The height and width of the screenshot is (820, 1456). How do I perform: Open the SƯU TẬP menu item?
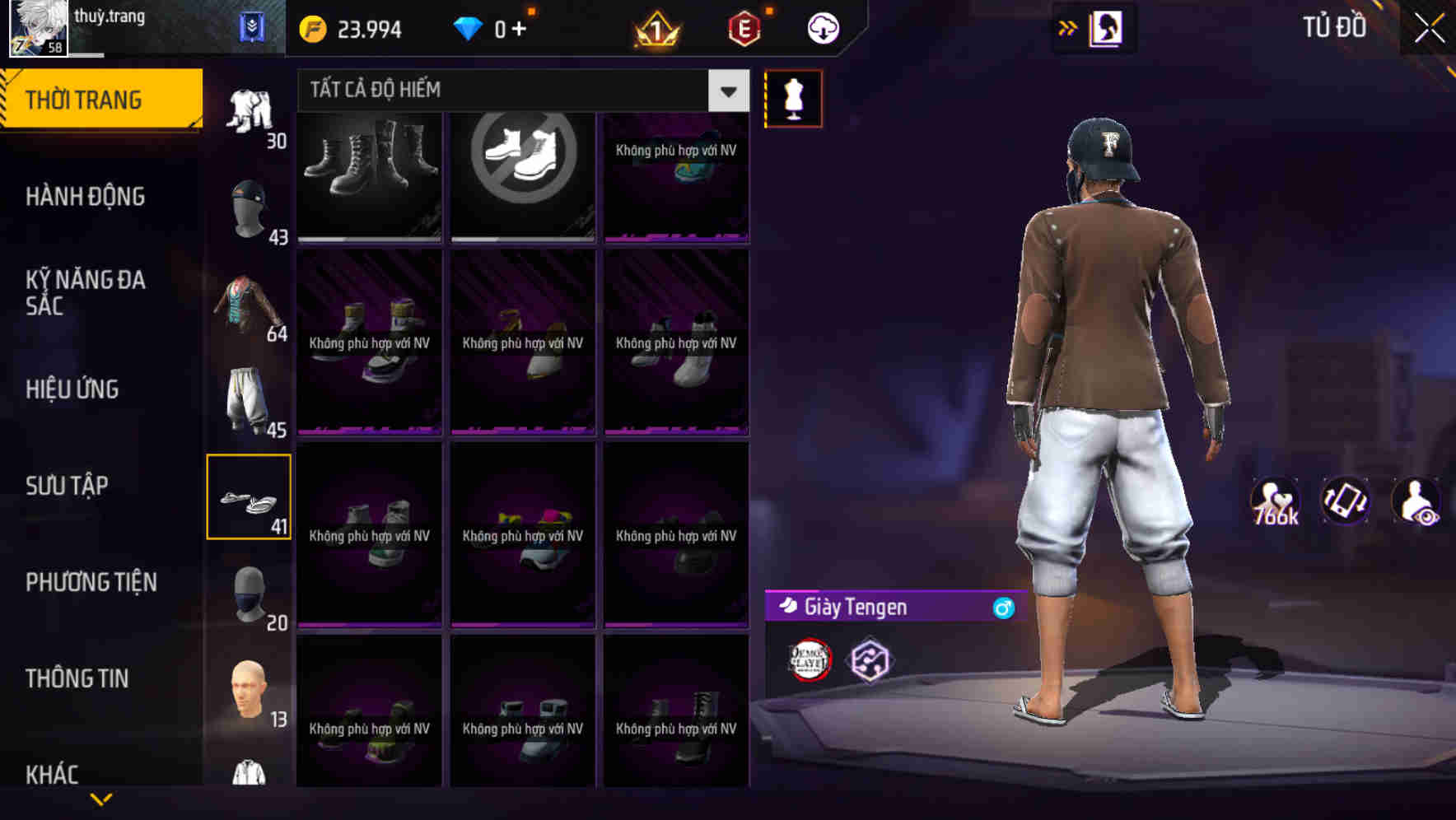tap(68, 486)
